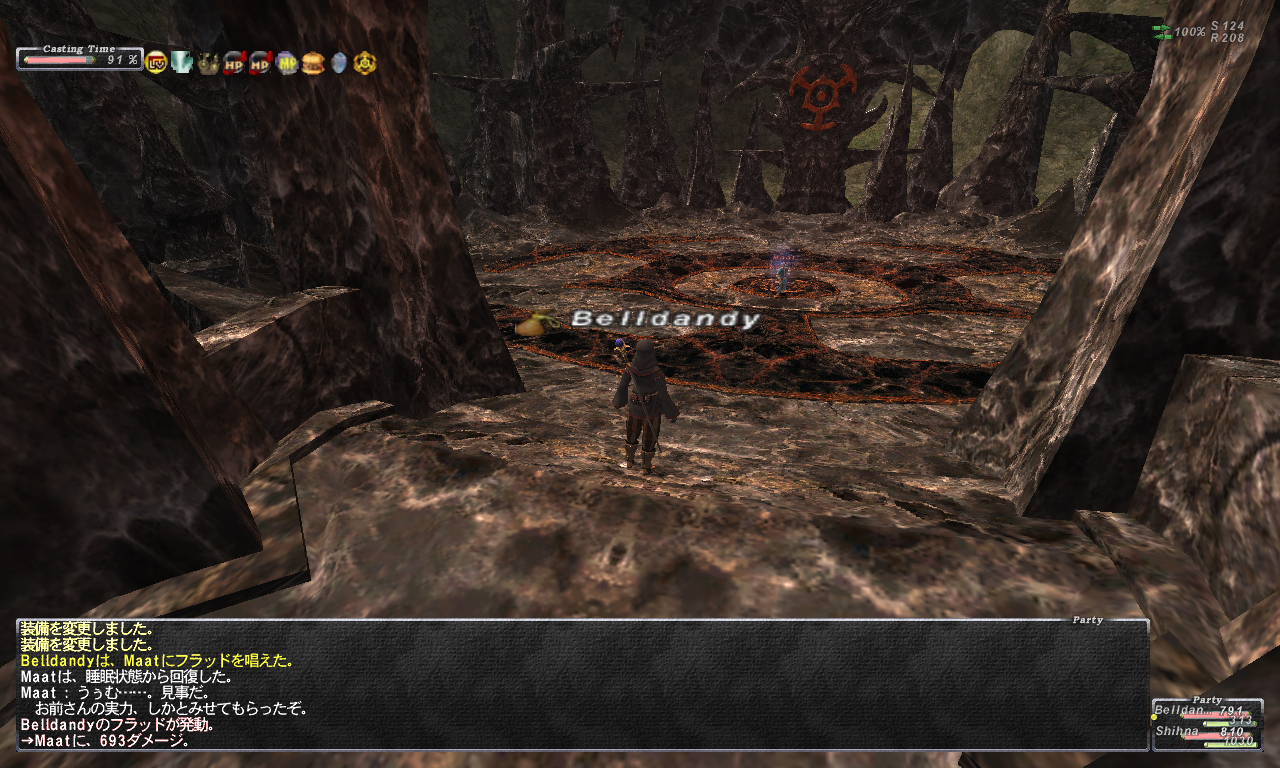Click the blue crystal shield buff icon
The height and width of the screenshot is (768, 1280).
tap(338, 63)
